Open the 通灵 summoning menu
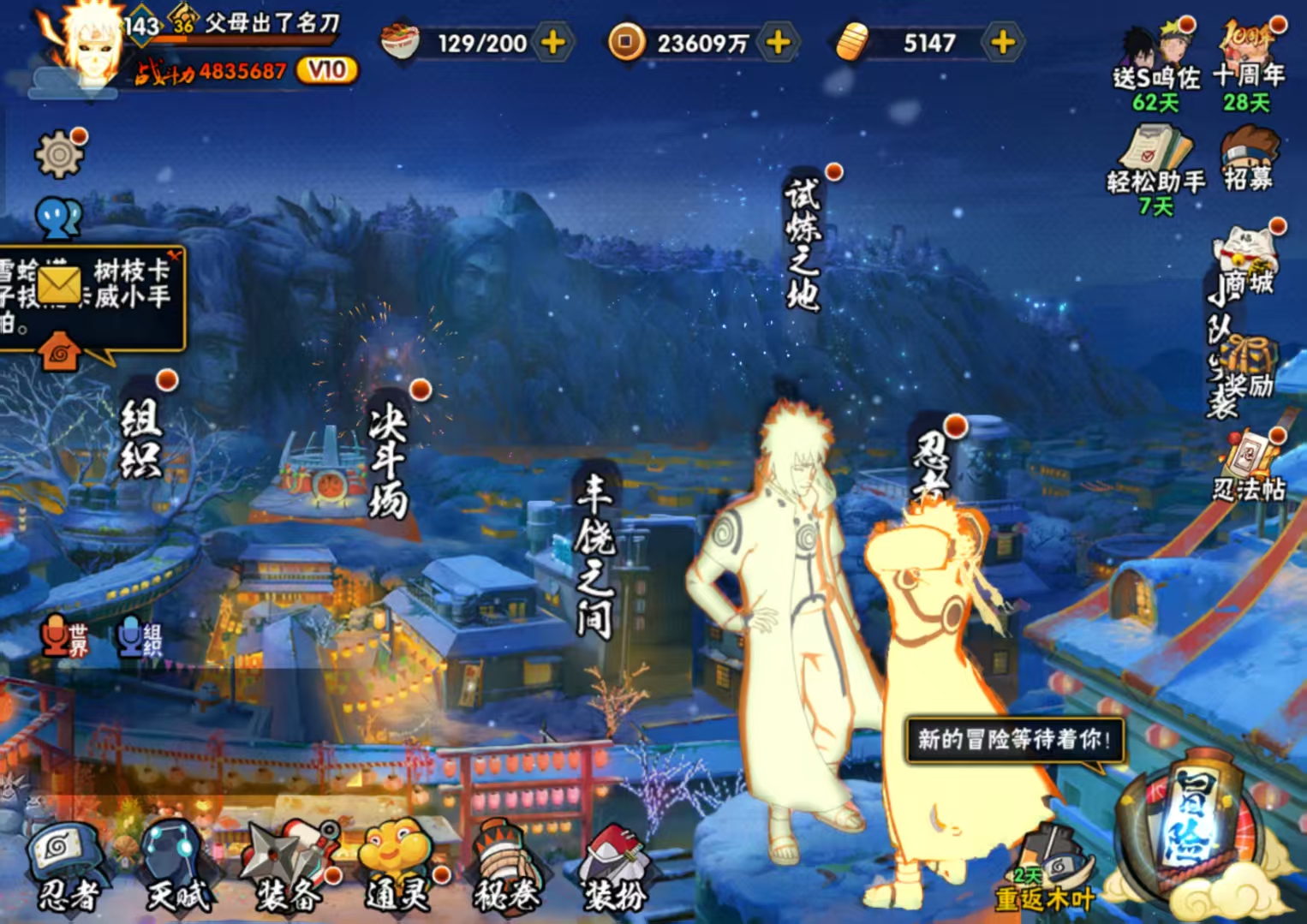This screenshot has height=924, width=1307. [398, 865]
